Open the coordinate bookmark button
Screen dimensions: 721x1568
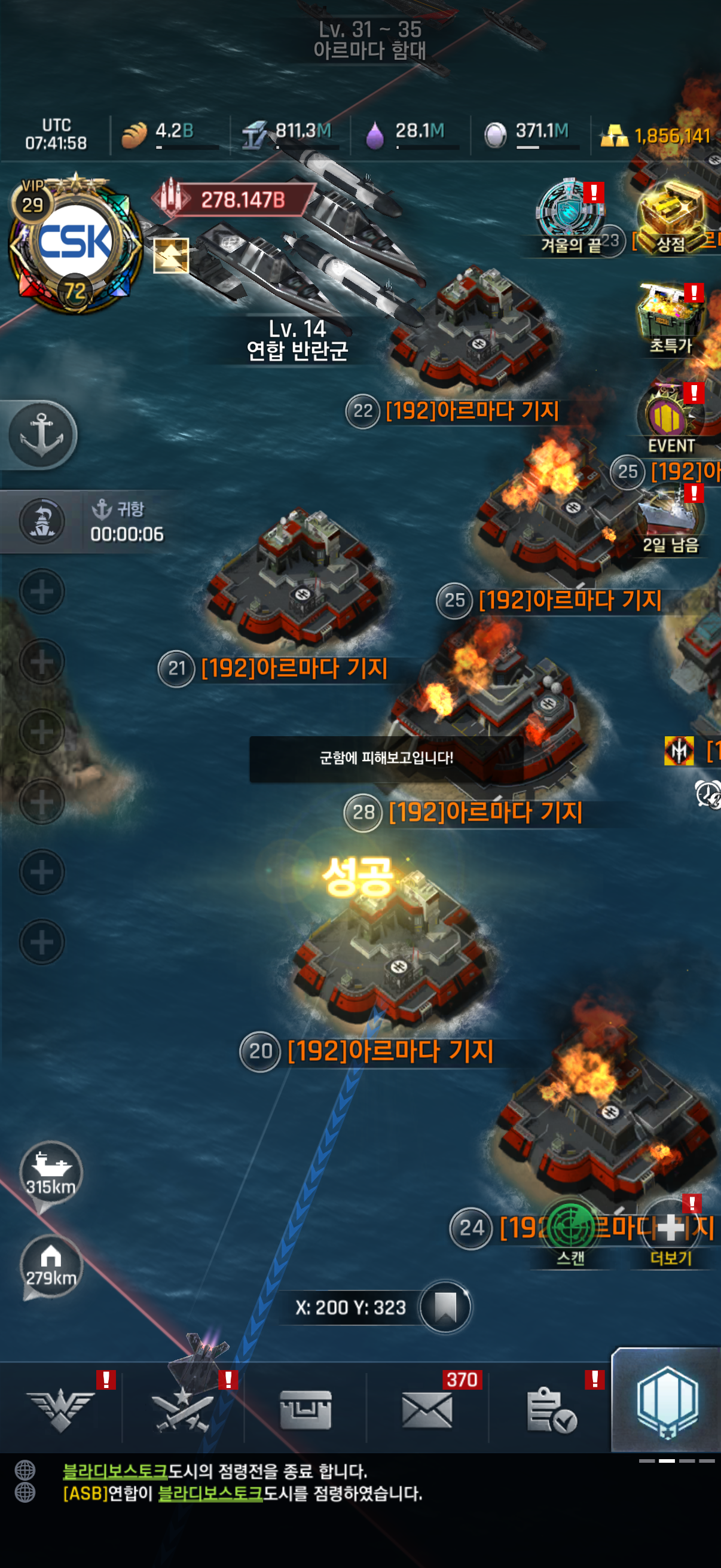pyautogui.click(x=445, y=1306)
